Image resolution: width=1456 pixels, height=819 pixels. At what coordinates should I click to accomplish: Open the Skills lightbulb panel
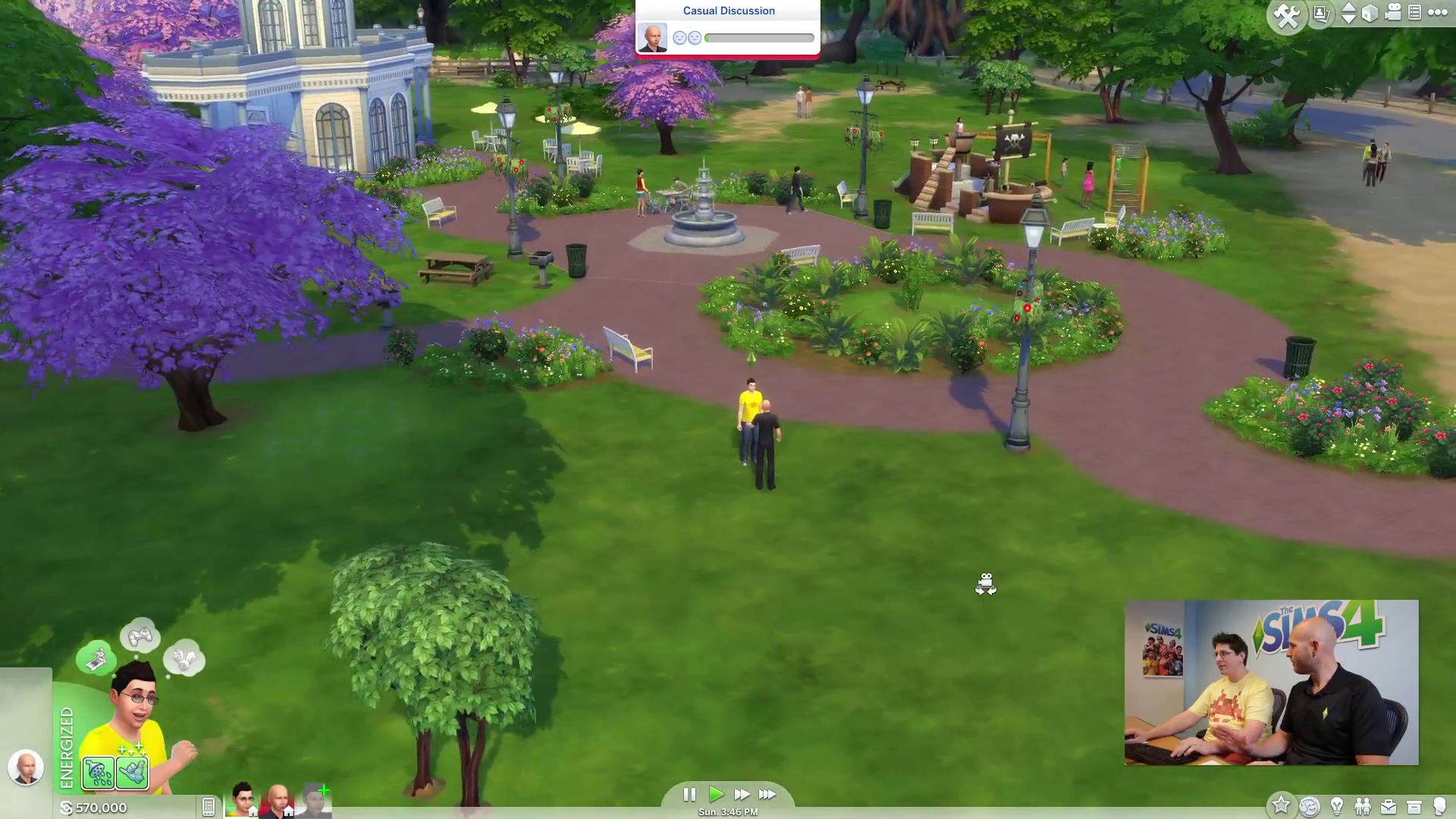(x=1337, y=806)
